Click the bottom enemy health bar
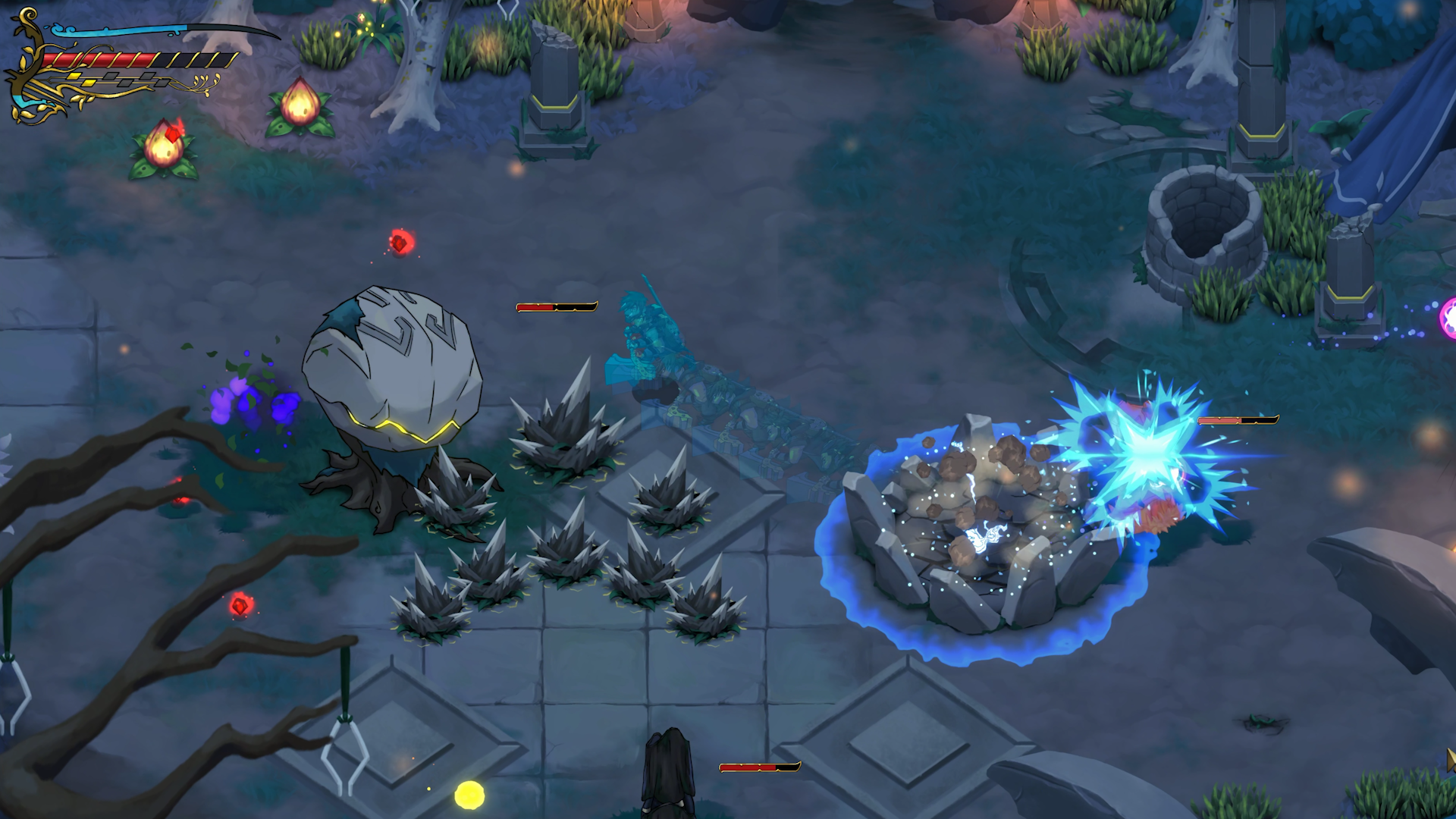 tap(761, 767)
